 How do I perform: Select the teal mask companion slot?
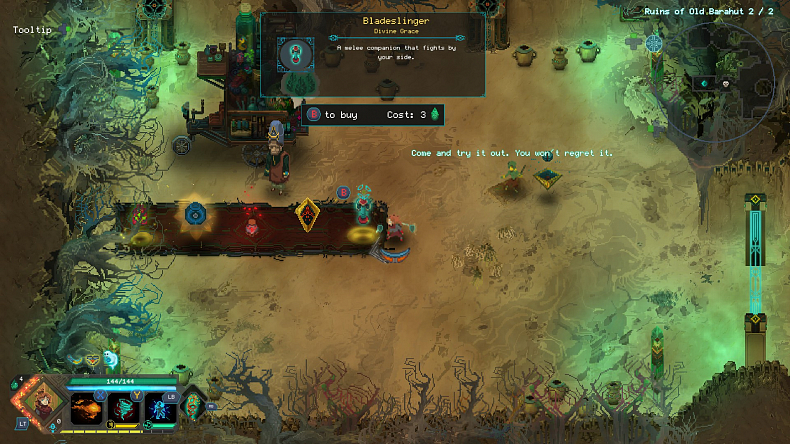195,405
